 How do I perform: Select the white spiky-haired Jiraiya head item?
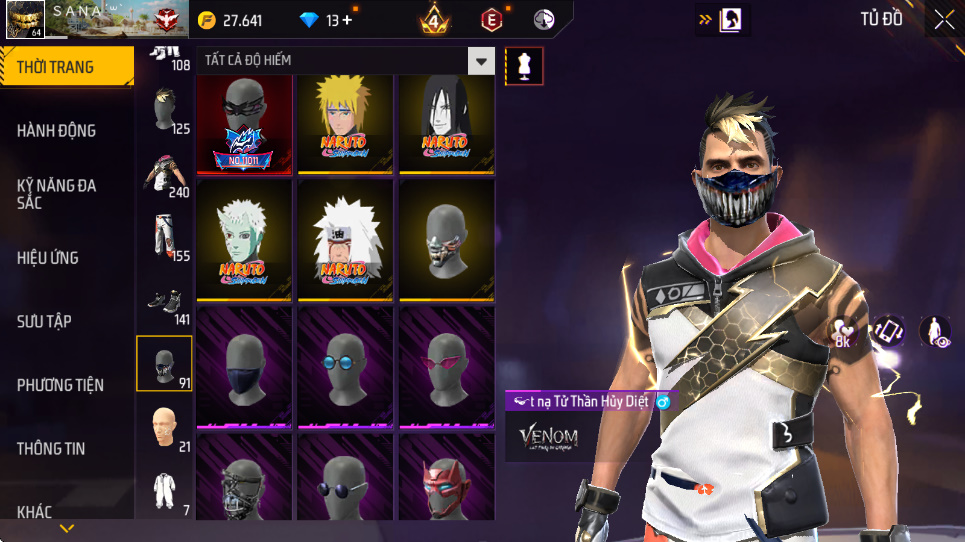[x=345, y=240]
